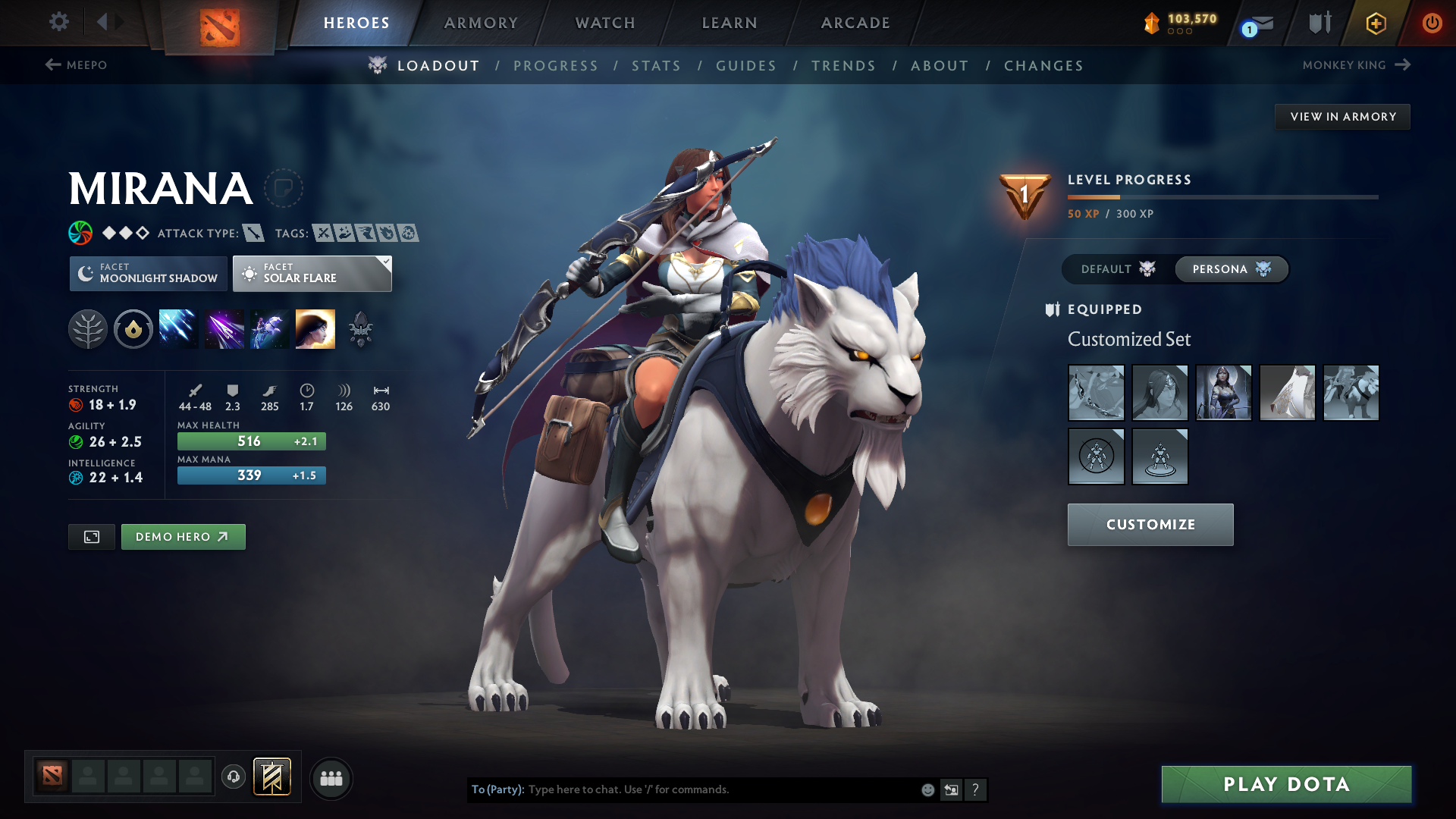The width and height of the screenshot is (1456, 819).
Task: Open the settings gear menu
Action: pos(59,22)
